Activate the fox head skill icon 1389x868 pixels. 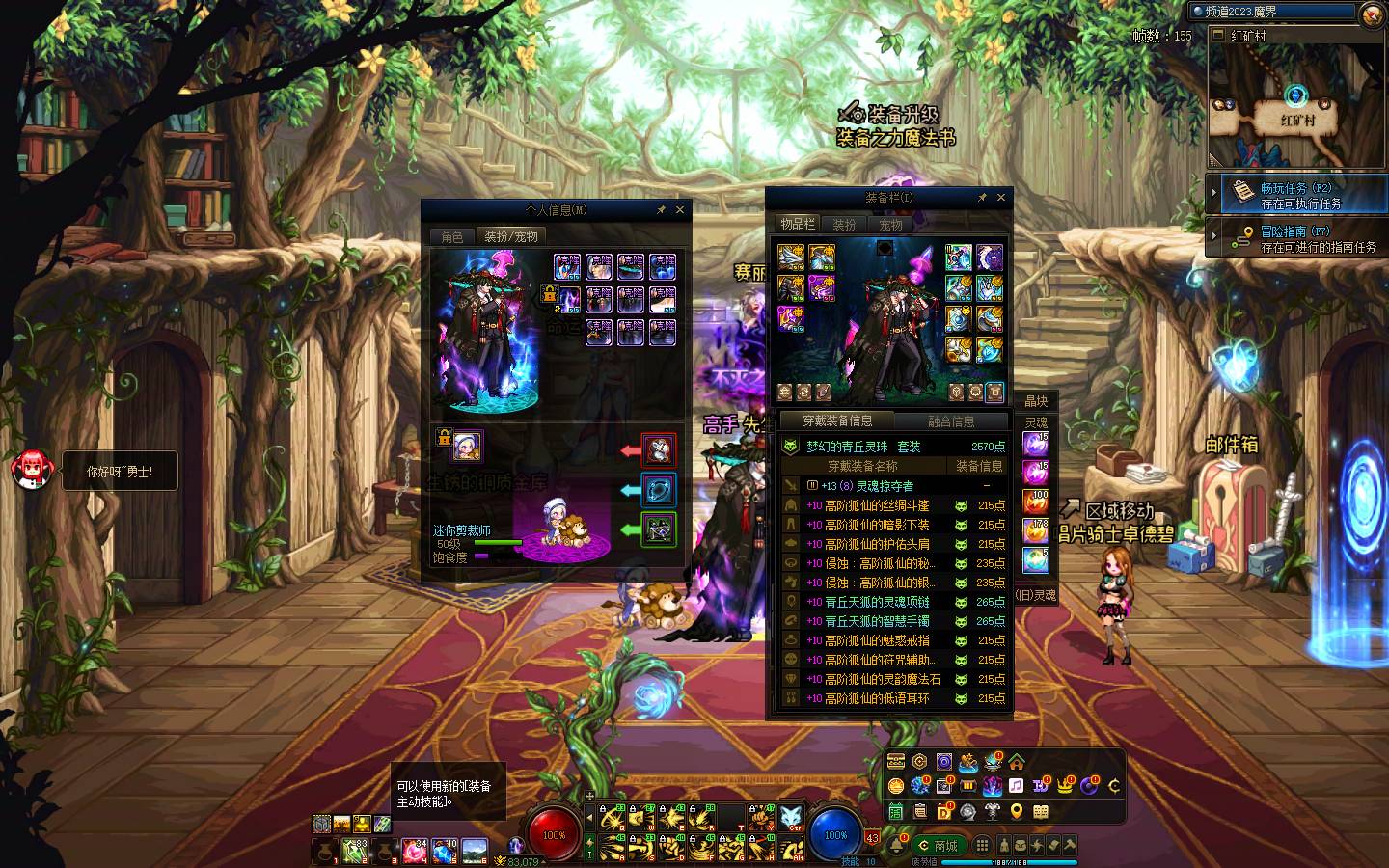click(x=791, y=819)
